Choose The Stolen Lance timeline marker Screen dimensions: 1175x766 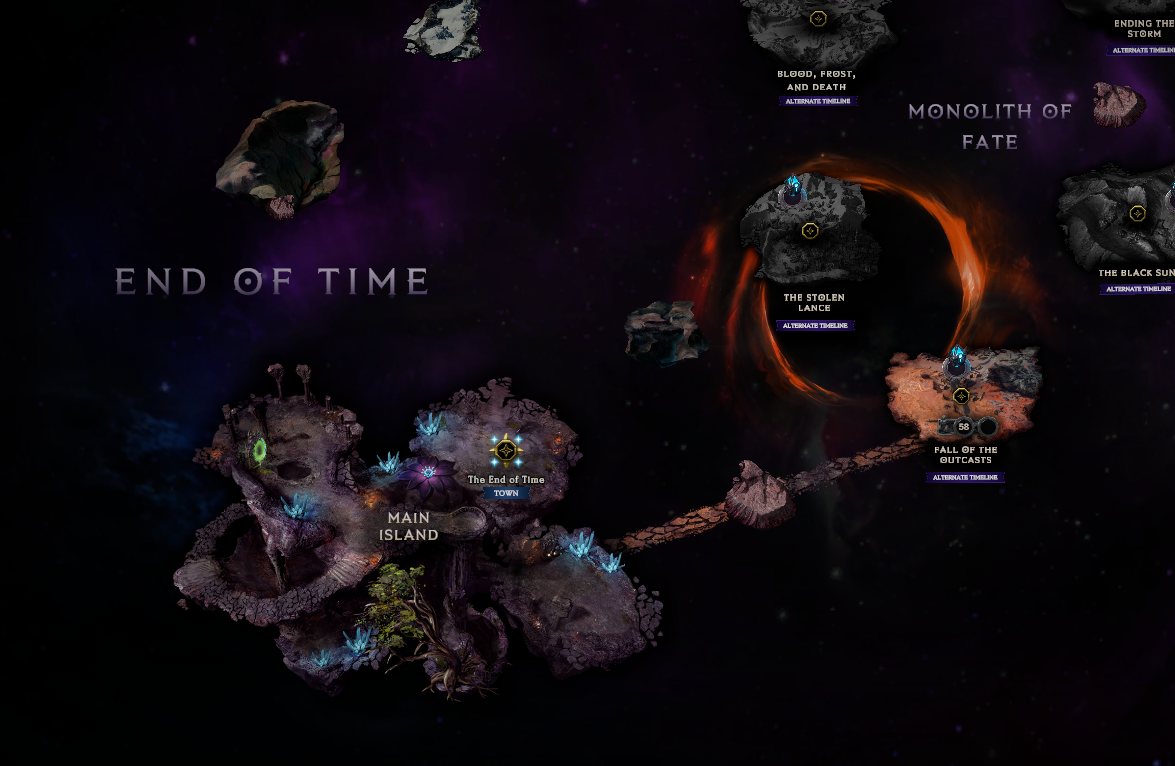[x=810, y=231]
